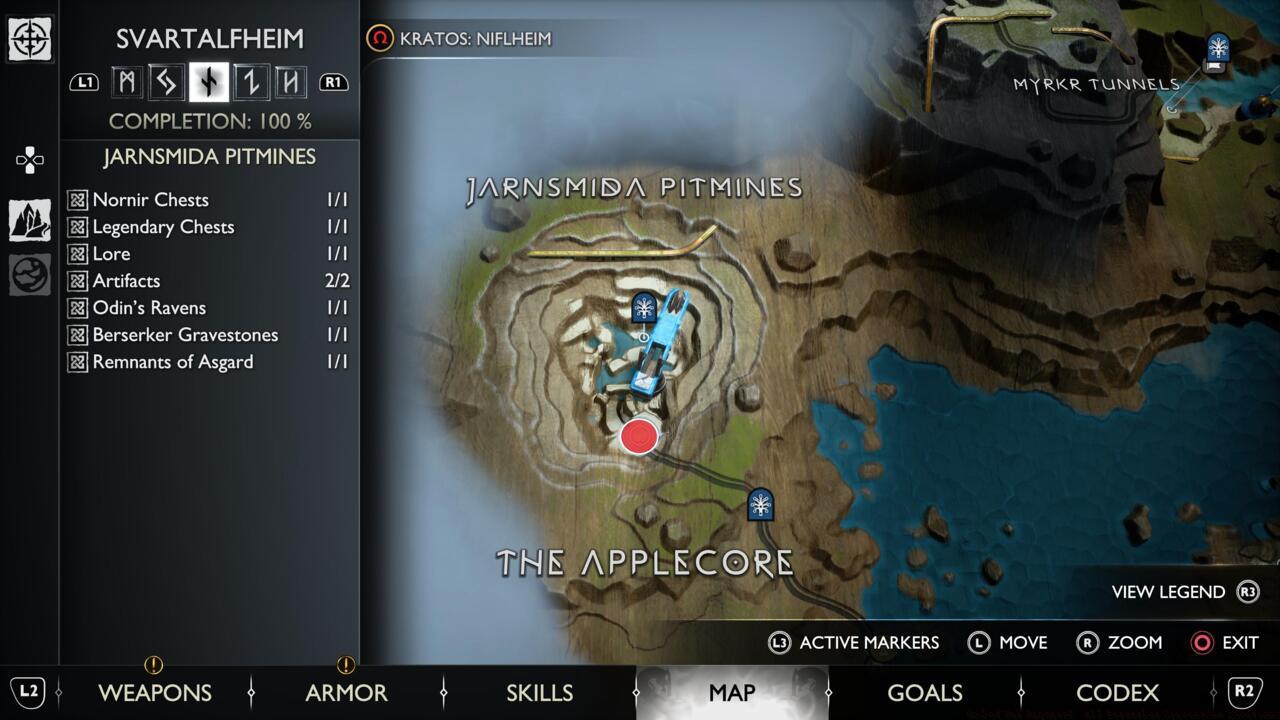Click the crosshair icon in the top-left corner
This screenshot has height=720, width=1280.
tap(30, 39)
